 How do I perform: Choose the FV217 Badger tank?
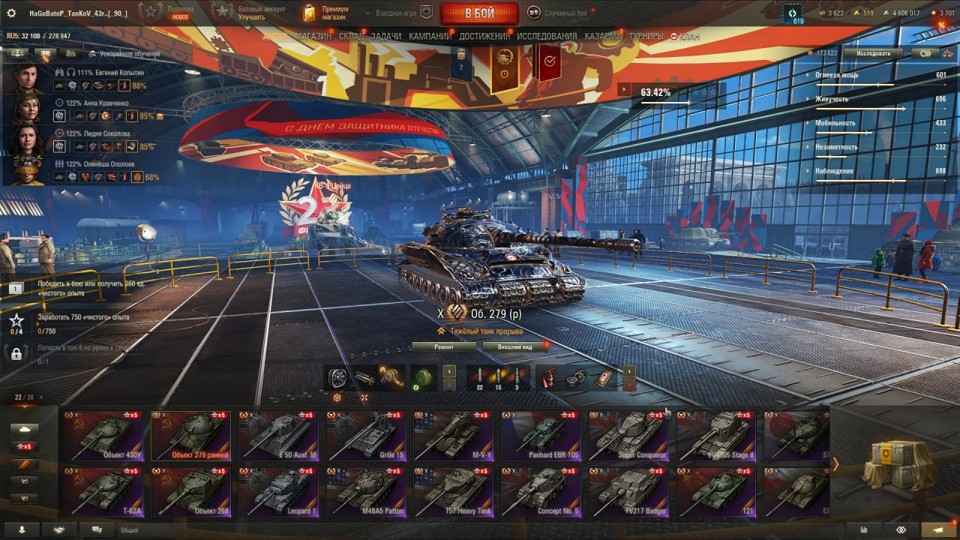click(628, 490)
